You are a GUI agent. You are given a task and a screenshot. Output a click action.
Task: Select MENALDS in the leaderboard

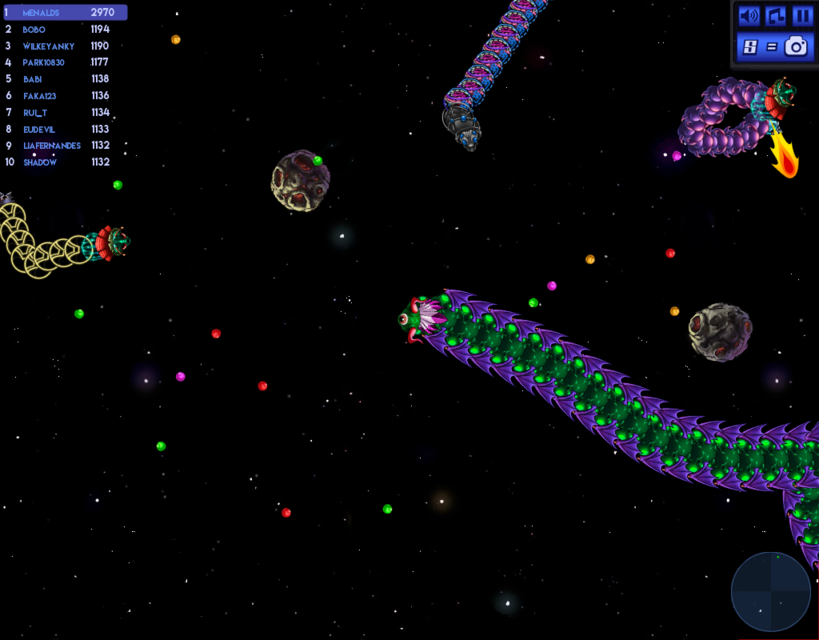65,13
